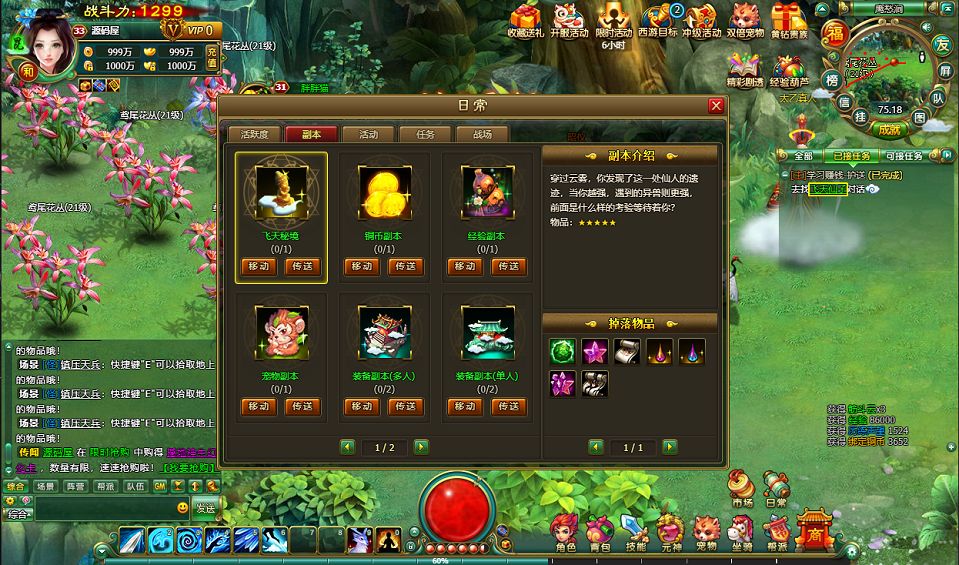This screenshot has width=959, height=565.
Task: Open the 角色 character sheet
Action: tap(565, 530)
